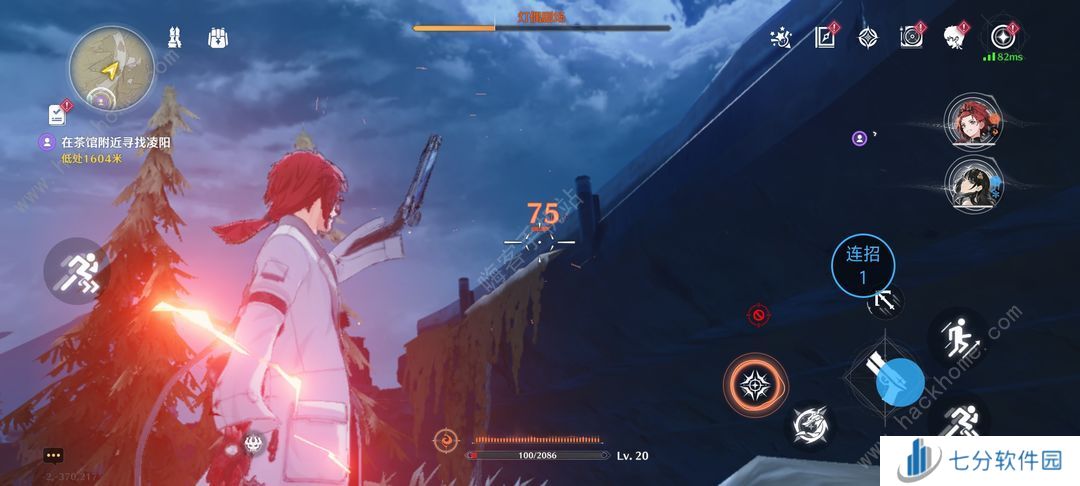This screenshot has height=486, width=1080.
Task: Open the main menu star circle icon
Action: pos(1001,37)
